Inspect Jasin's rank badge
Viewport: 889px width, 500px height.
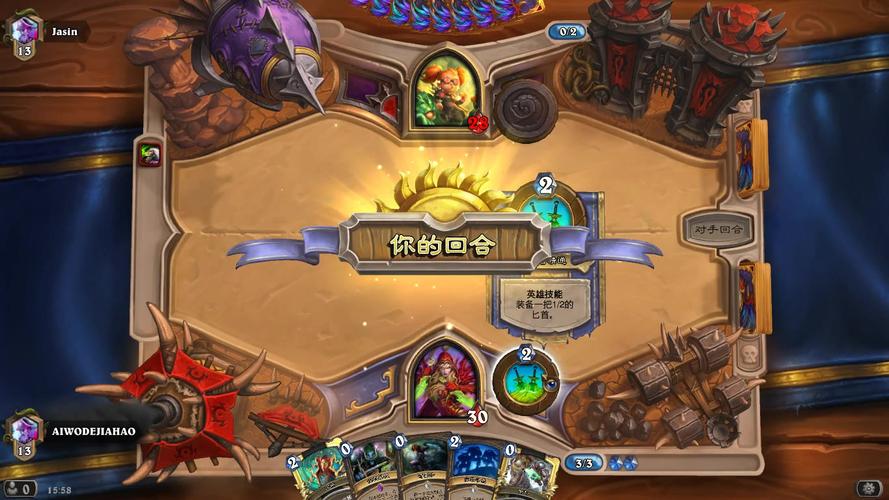[23, 35]
